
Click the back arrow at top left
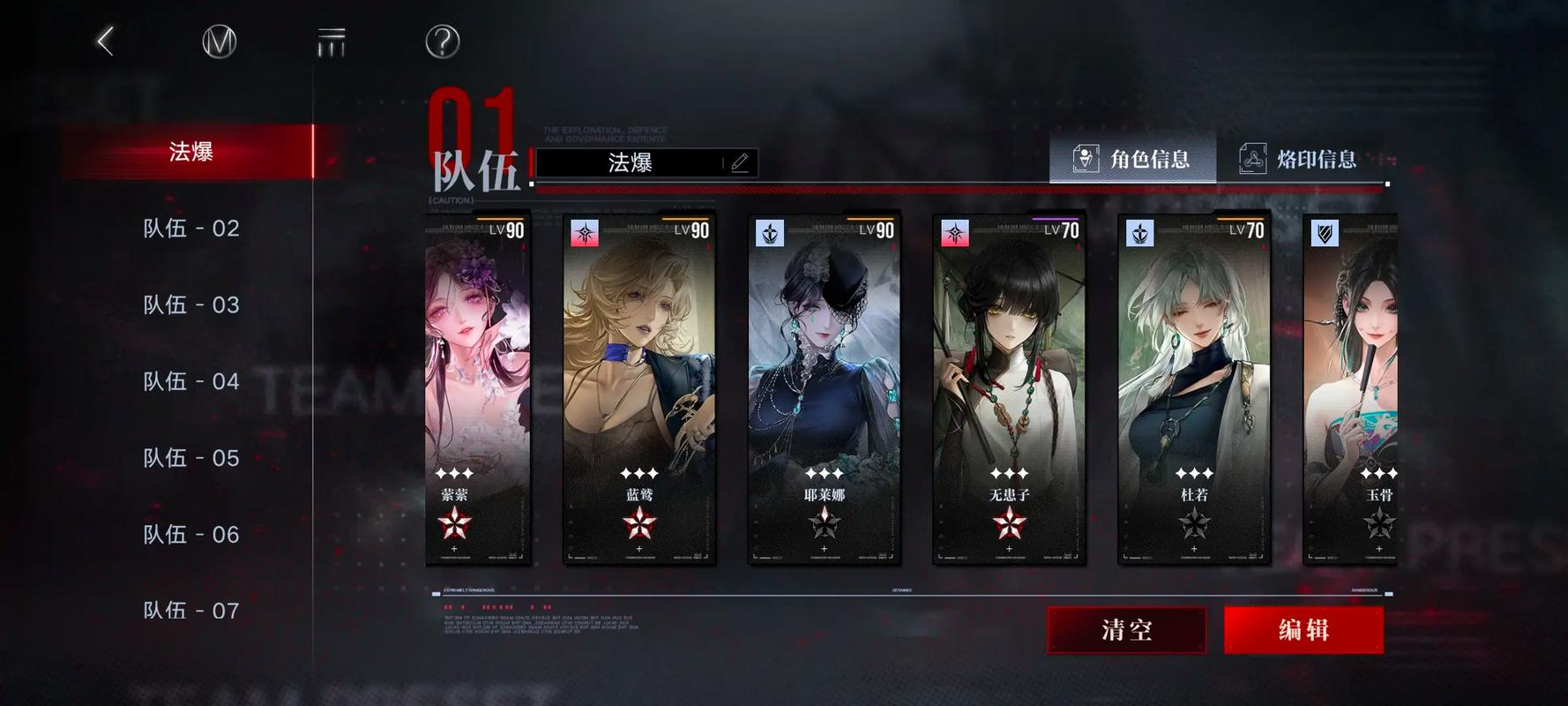point(106,40)
